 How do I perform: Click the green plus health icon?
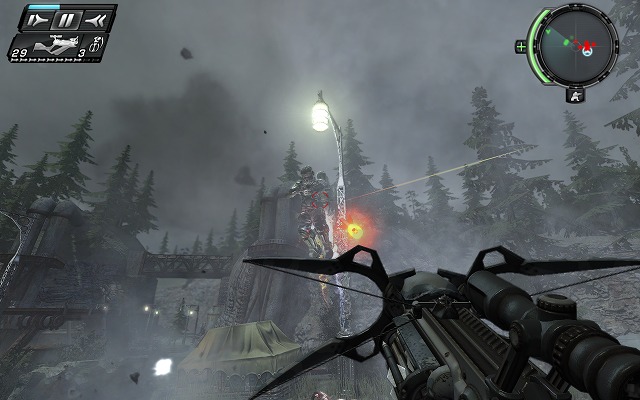(x=521, y=46)
